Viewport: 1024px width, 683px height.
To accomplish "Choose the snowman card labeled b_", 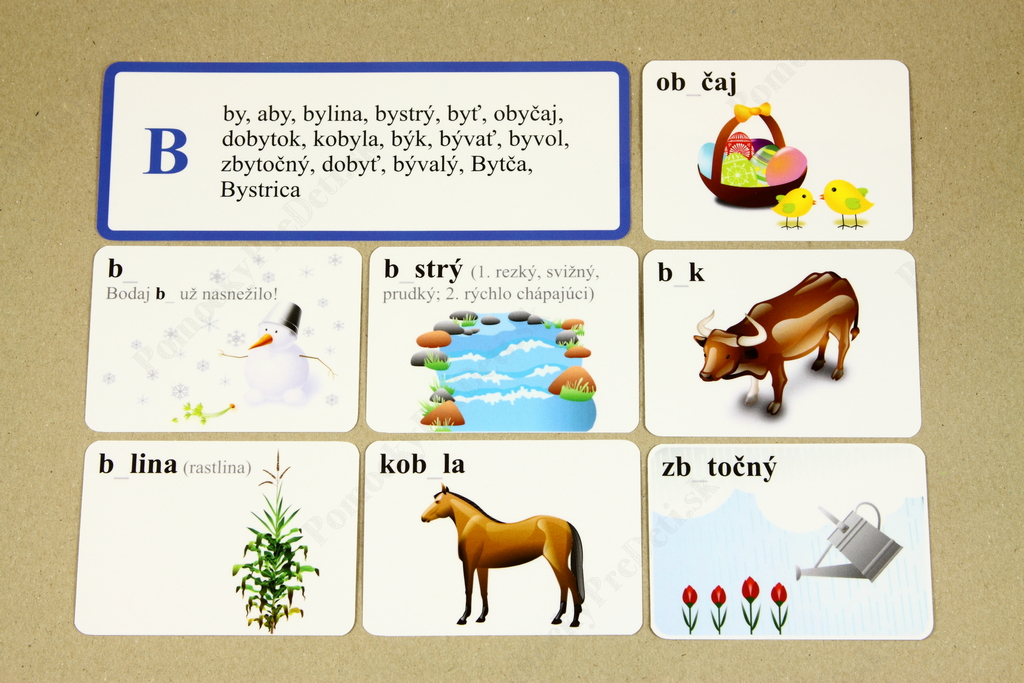I will (x=223, y=339).
